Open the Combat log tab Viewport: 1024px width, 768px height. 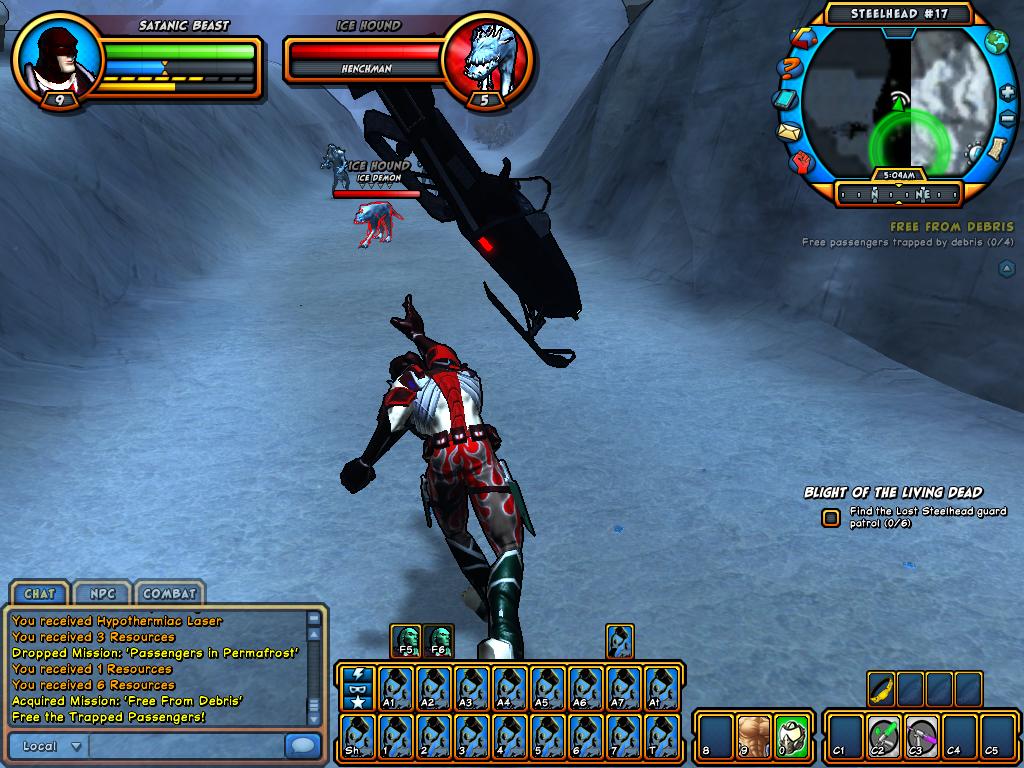pos(168,593)
